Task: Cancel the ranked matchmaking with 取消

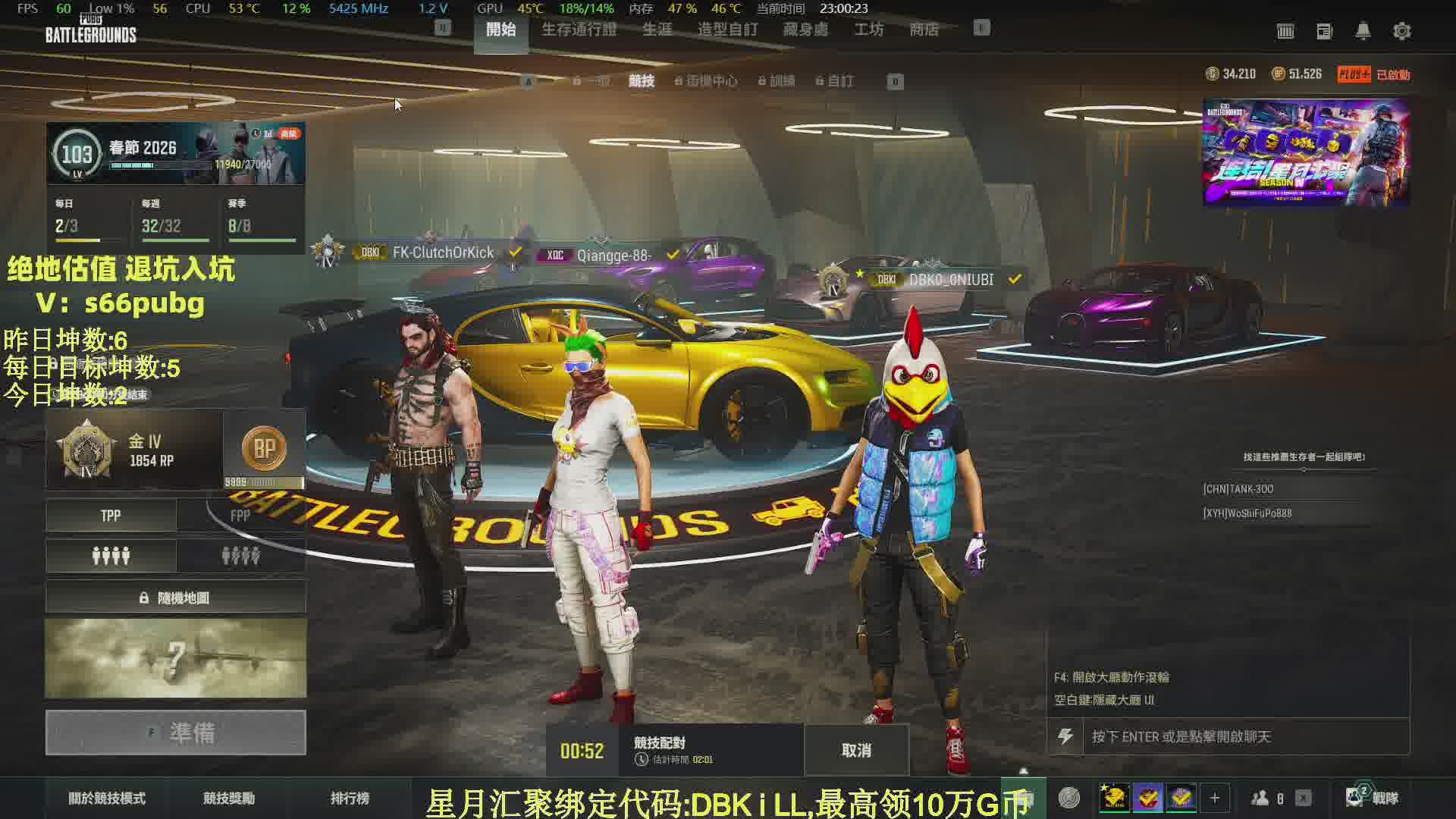Action: 856,750
